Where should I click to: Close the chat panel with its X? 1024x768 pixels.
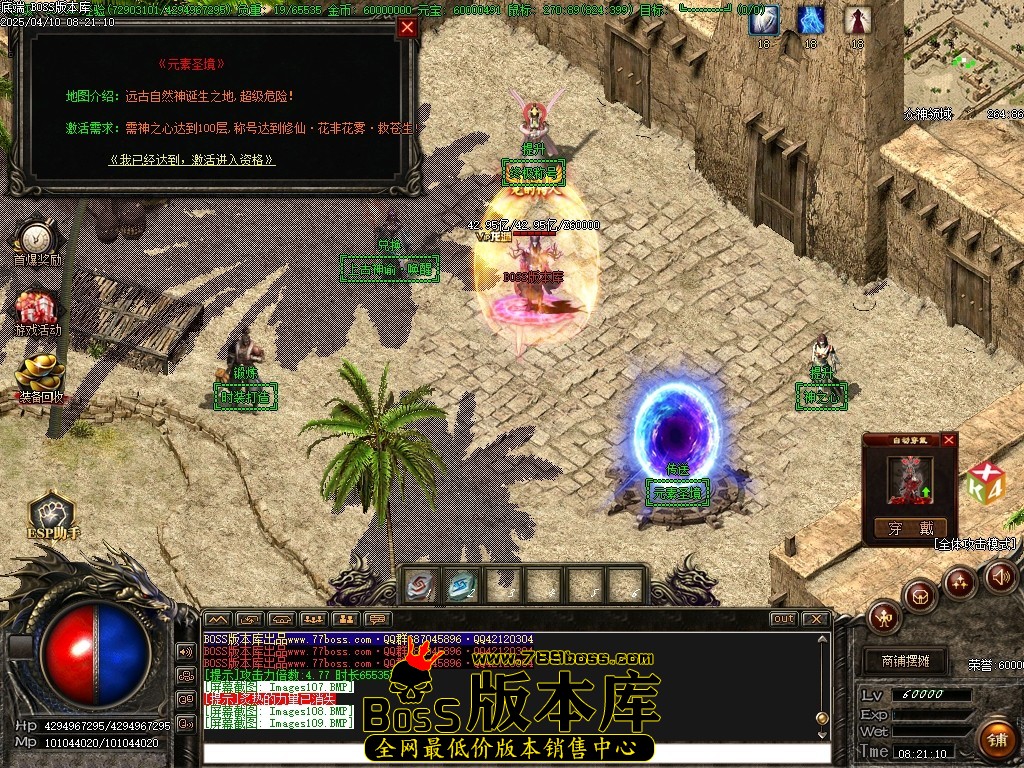[815, 619]
